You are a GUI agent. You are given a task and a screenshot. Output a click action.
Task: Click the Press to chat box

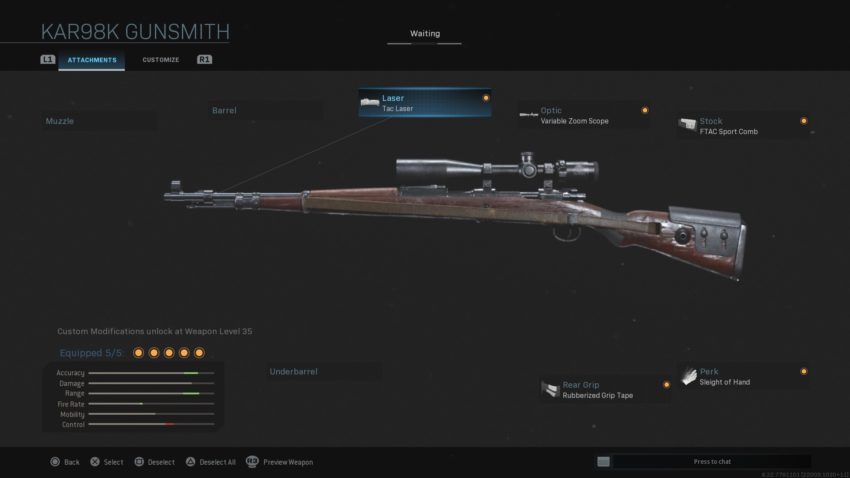[711, 461]
